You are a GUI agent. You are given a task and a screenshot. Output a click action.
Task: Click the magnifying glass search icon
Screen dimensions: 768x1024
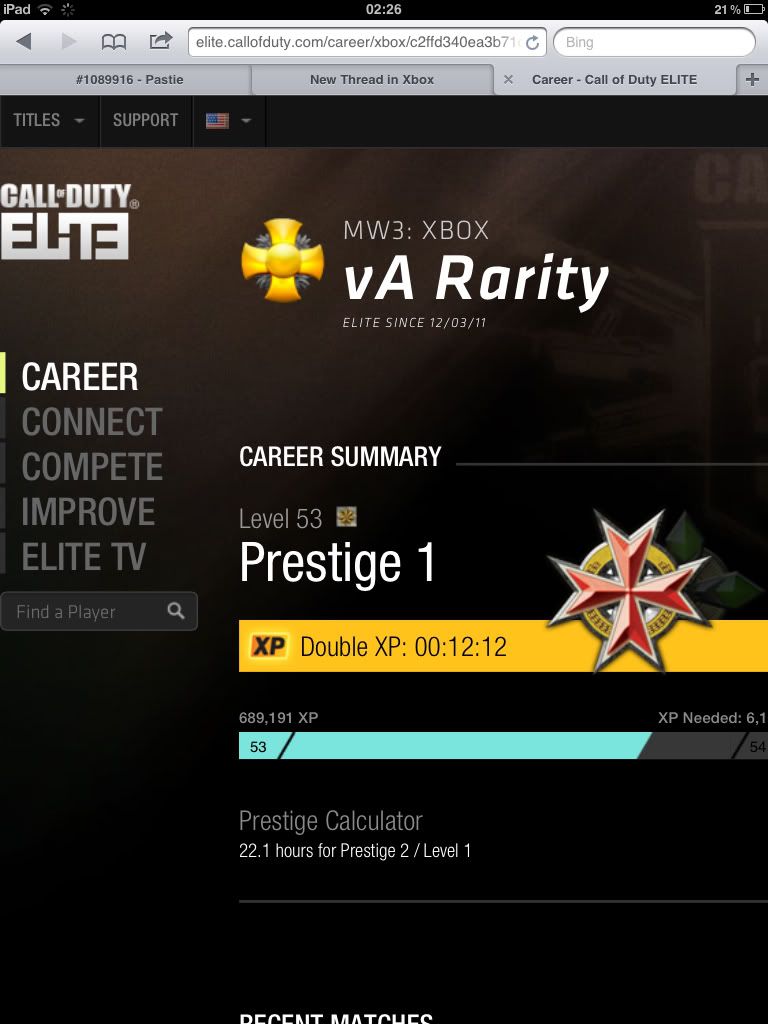[x=176, y=611]
